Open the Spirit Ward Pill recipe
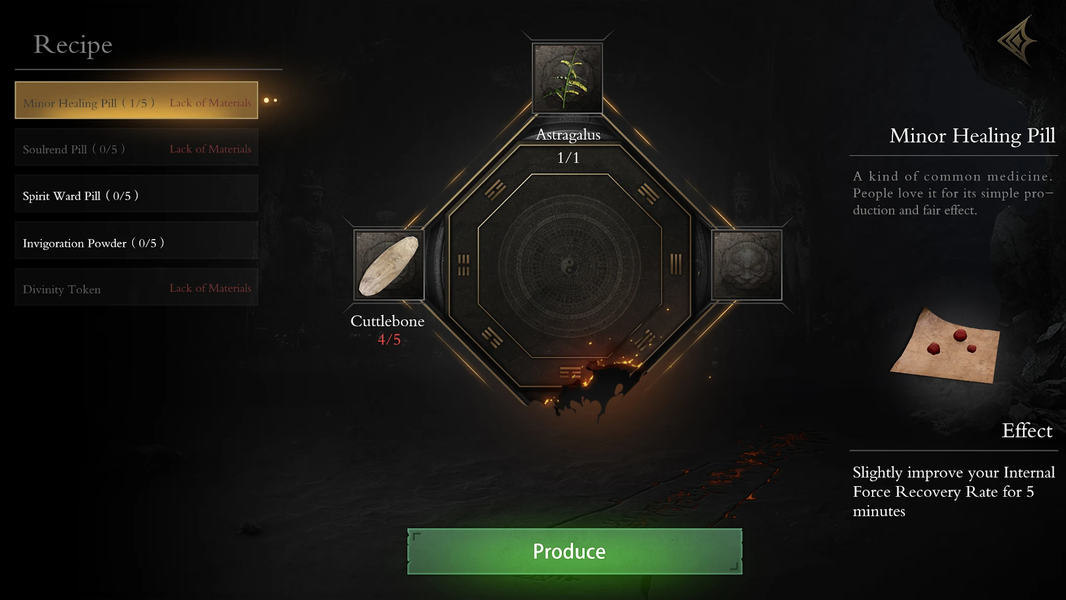Screen dimensions: 1066x600 point(136,195)
